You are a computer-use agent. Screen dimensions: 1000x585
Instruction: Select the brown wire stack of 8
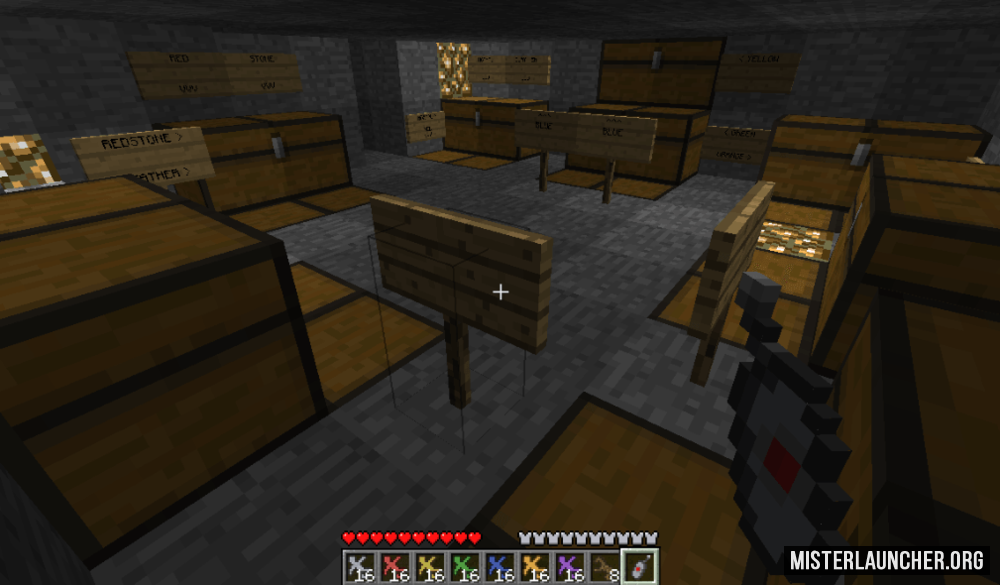[604, 567]
